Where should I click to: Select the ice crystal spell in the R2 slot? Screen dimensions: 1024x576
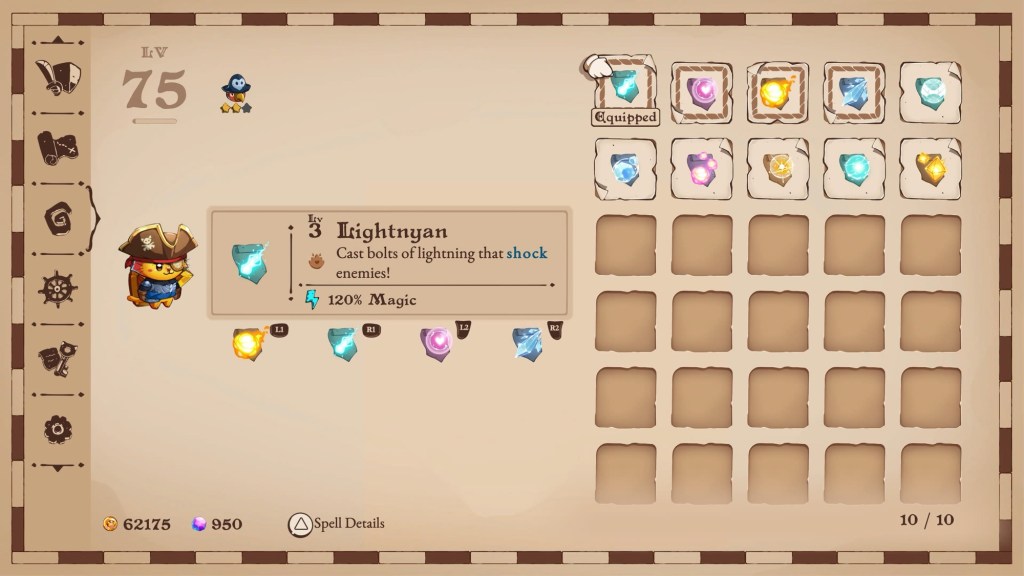pyautogui.click(x=528, y=343)
